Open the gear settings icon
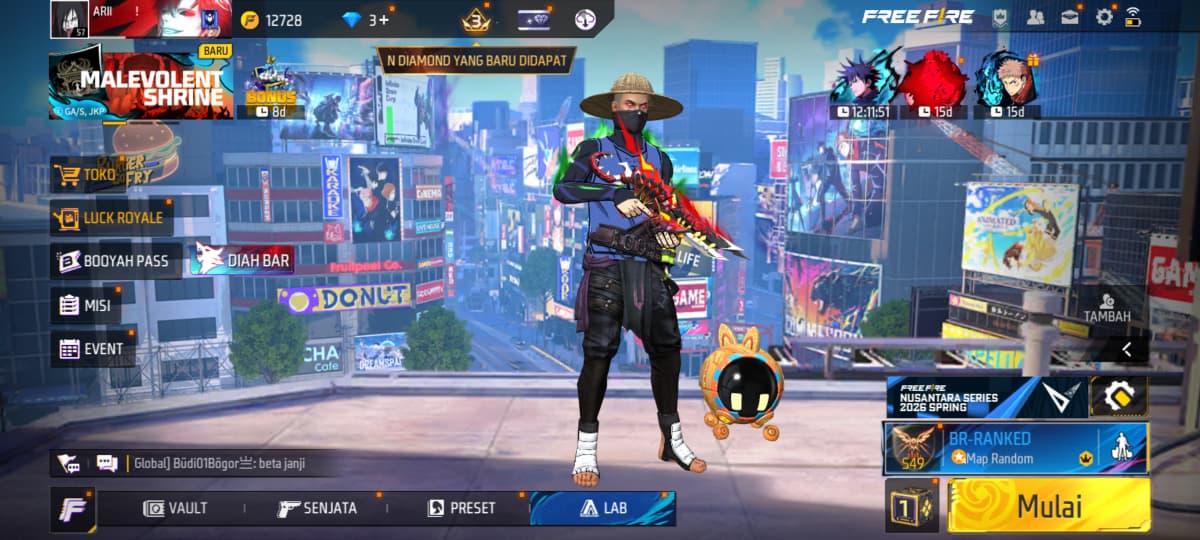This screenshot has width=1200, height=540. click(1104, 17)
